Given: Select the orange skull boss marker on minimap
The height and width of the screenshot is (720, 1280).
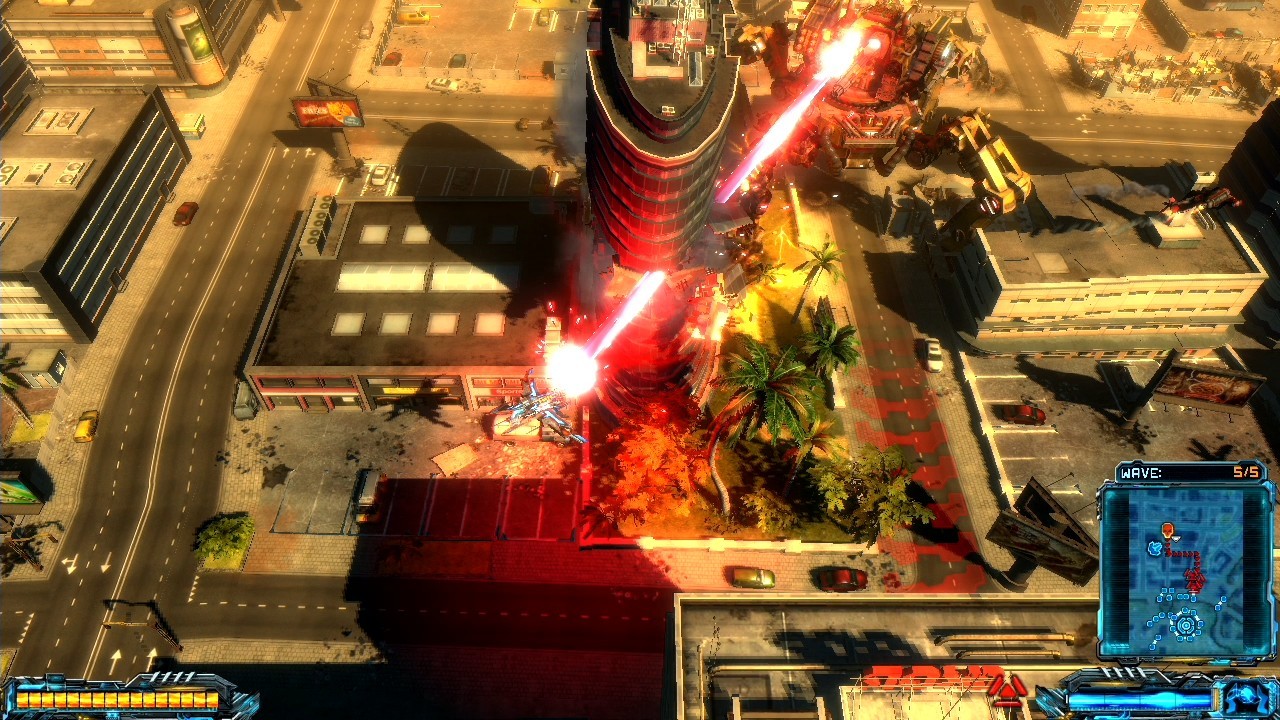Looking at the screenshot, I should [x=1167, y=530].
